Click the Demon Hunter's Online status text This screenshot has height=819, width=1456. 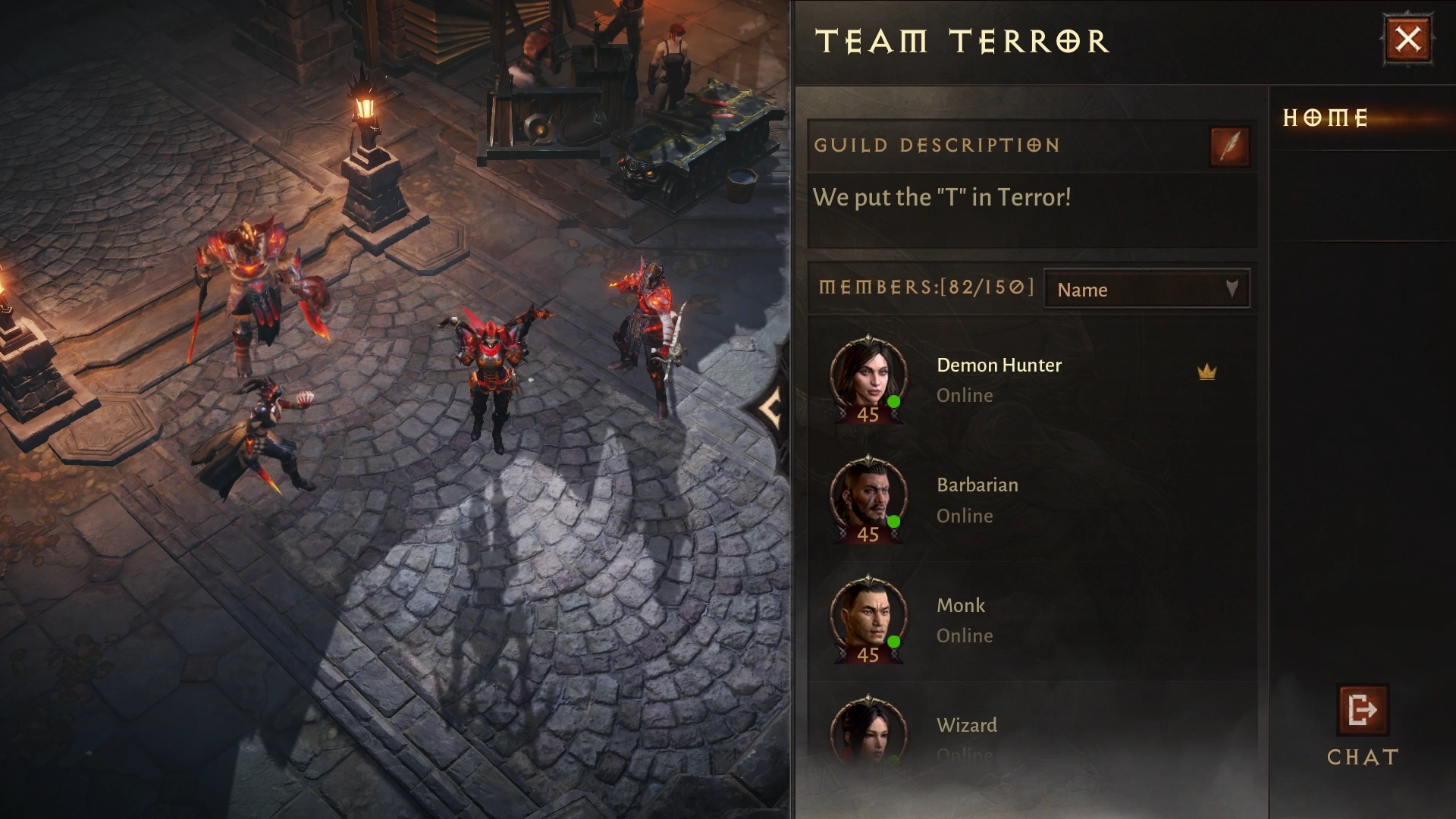point(964,394)
